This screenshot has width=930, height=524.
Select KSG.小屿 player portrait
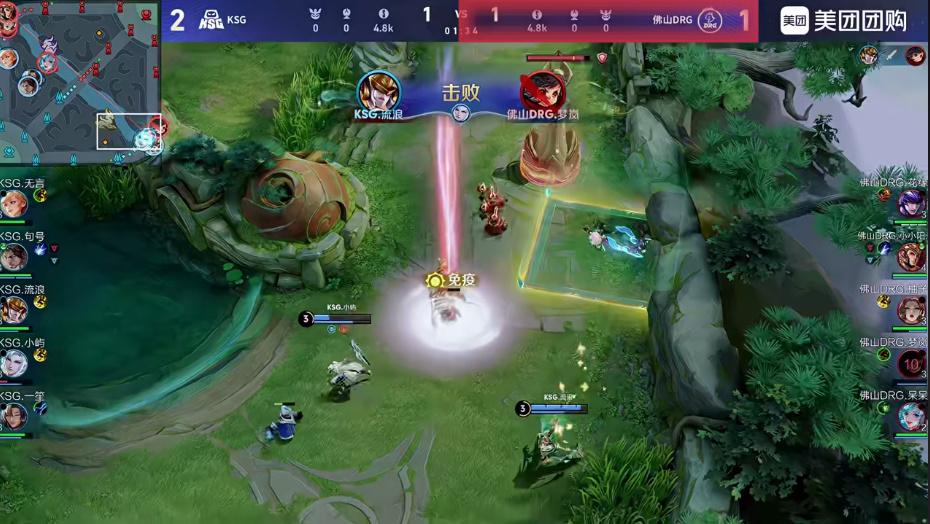pyautogui.click(x=13, y=363)
